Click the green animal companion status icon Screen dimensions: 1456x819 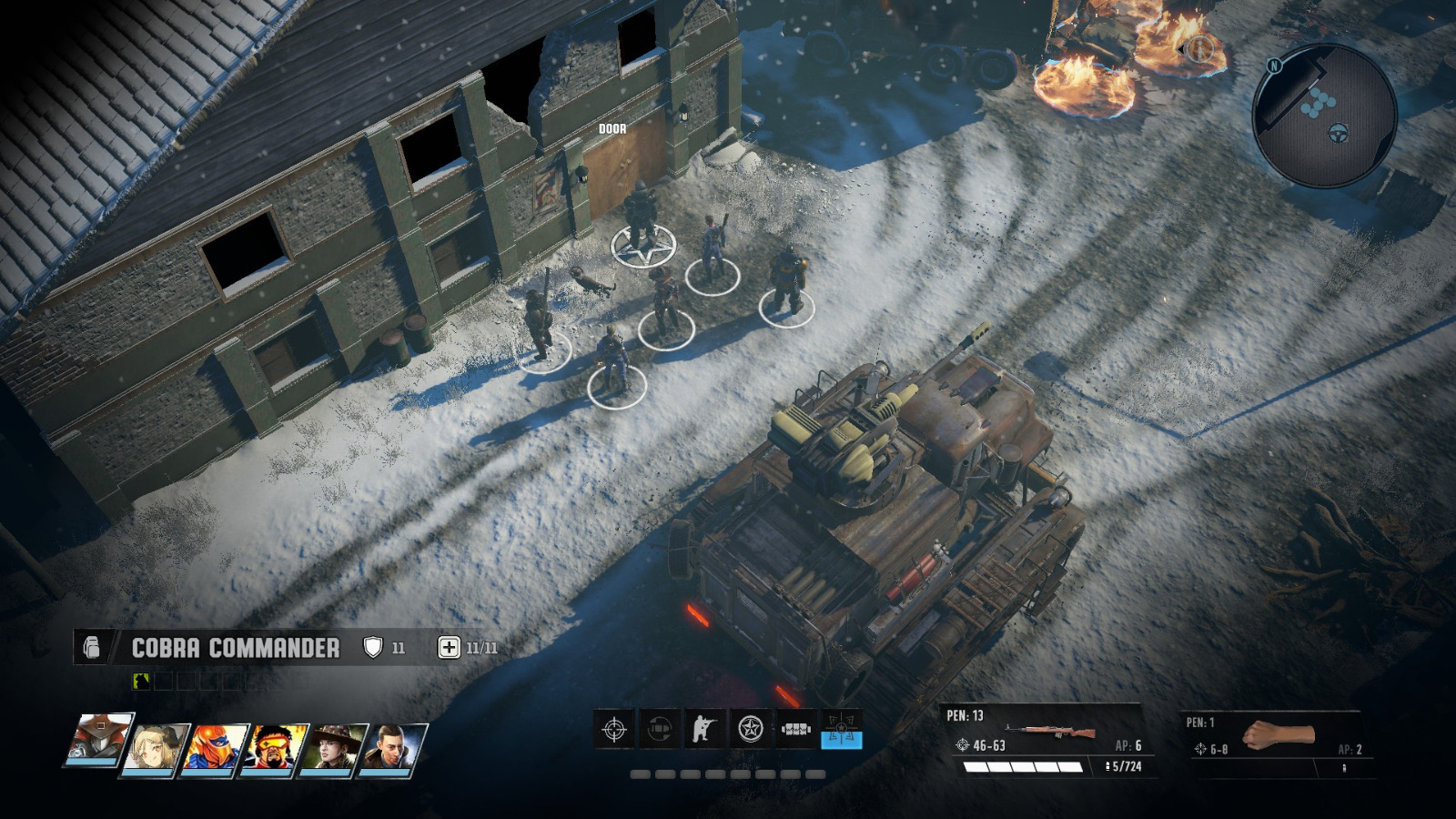141,680
